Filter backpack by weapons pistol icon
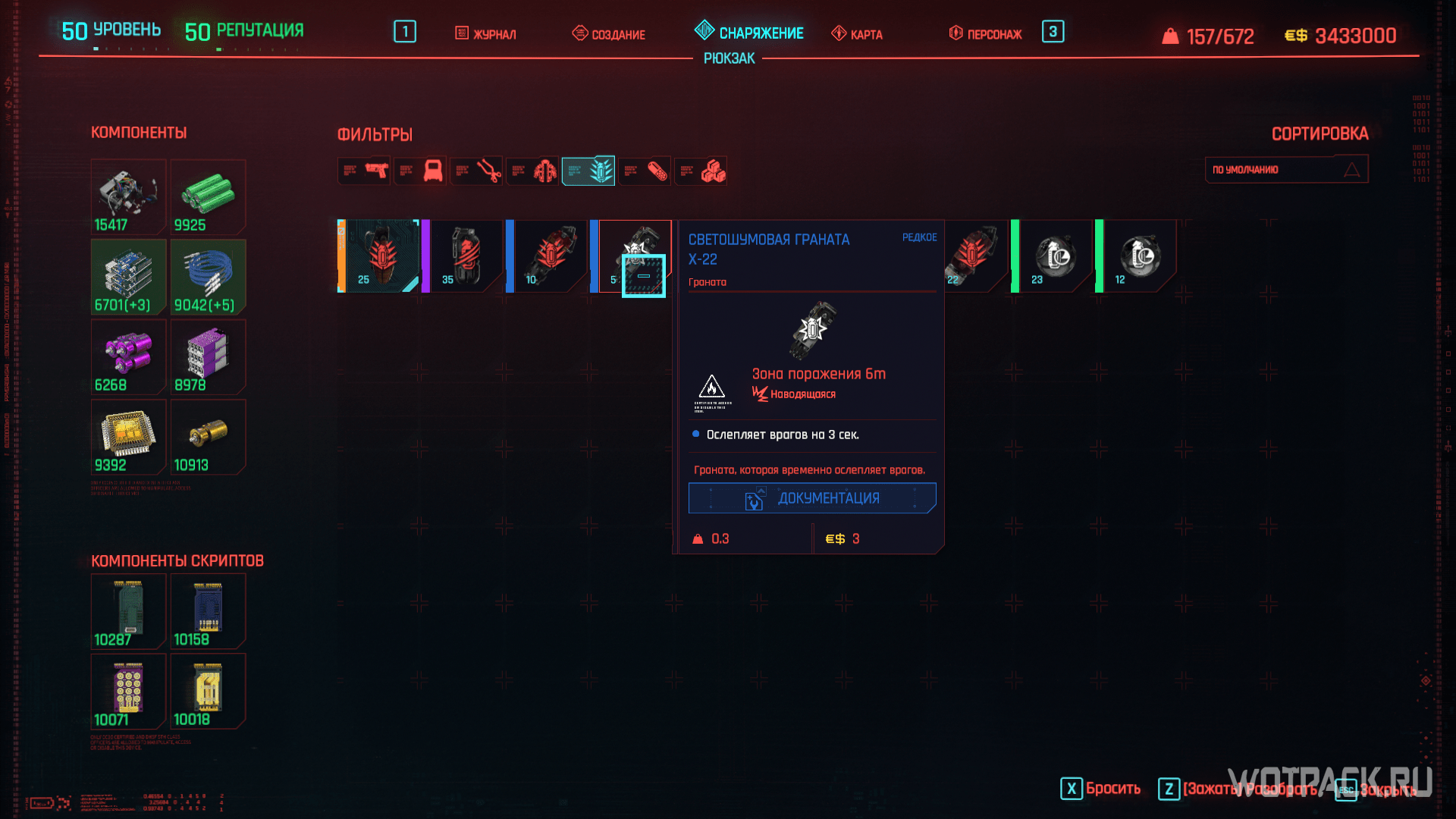This screenshot has width=1456, height=819. tap(364, 171)
